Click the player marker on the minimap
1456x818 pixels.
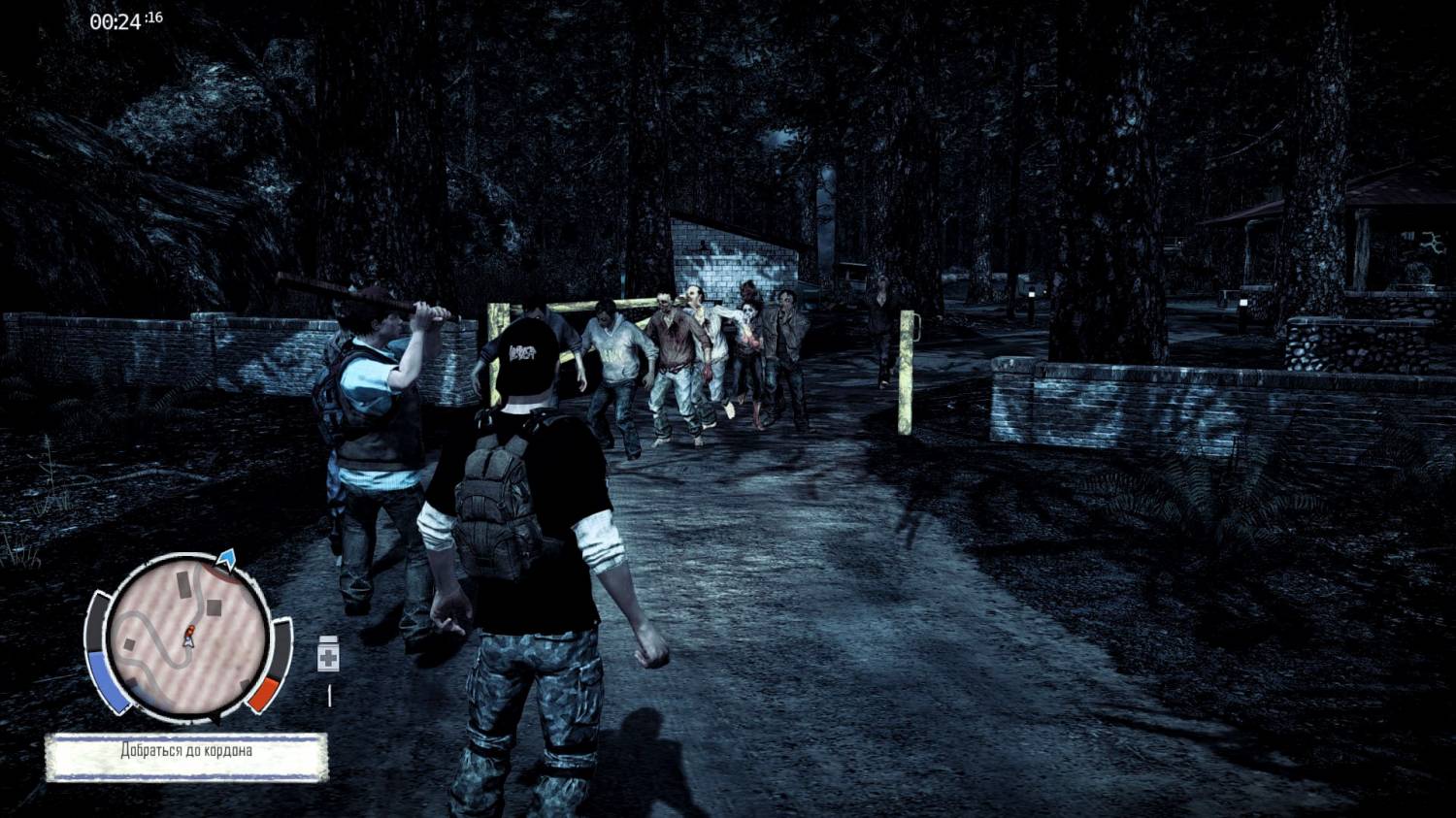pos(188,637)
